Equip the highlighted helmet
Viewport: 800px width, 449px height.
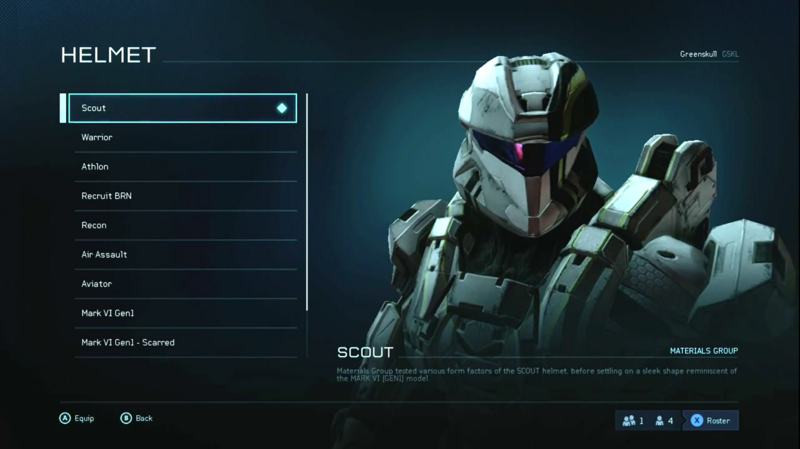[76, 418]
